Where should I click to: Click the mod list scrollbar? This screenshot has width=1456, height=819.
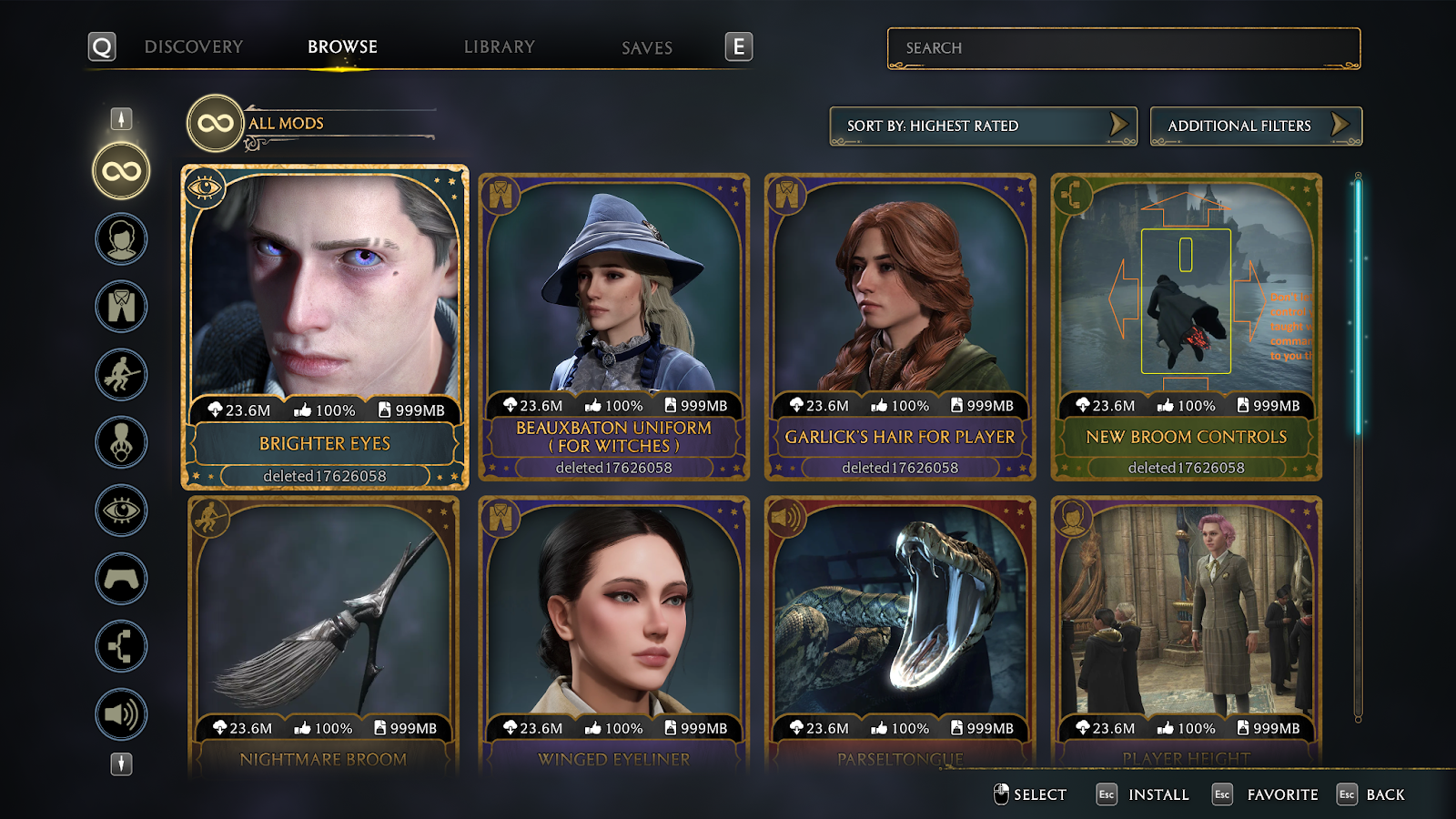(1358, 309)
